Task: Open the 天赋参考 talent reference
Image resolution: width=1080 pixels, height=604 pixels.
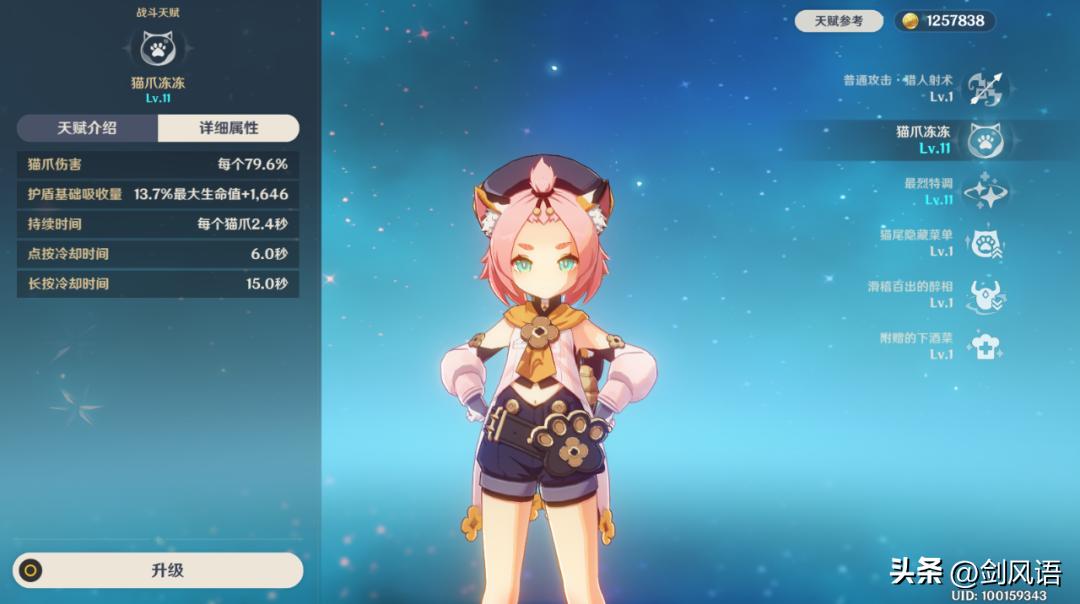Action: point(838,21)
